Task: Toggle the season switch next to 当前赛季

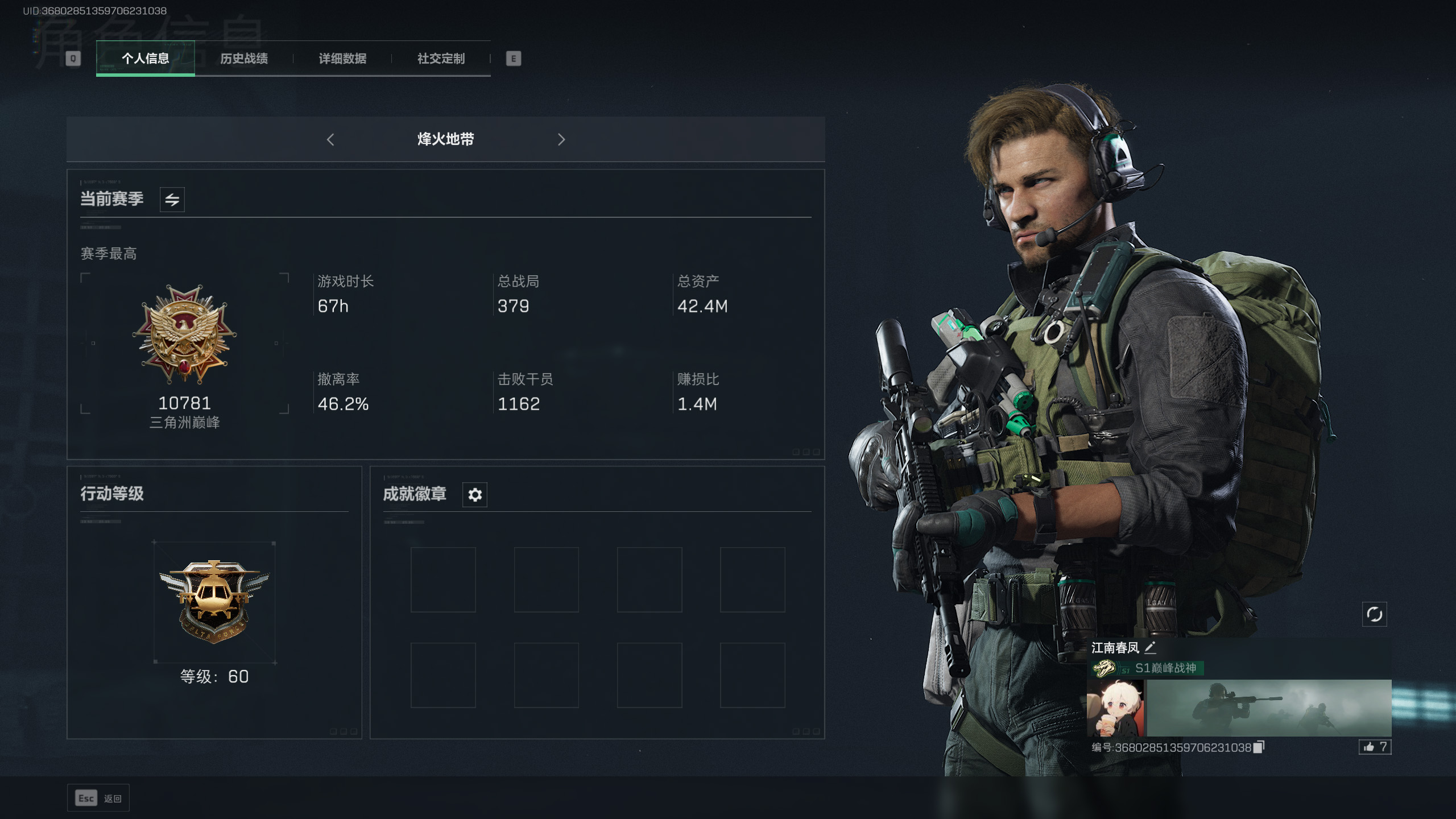Action: pos(172,200)
